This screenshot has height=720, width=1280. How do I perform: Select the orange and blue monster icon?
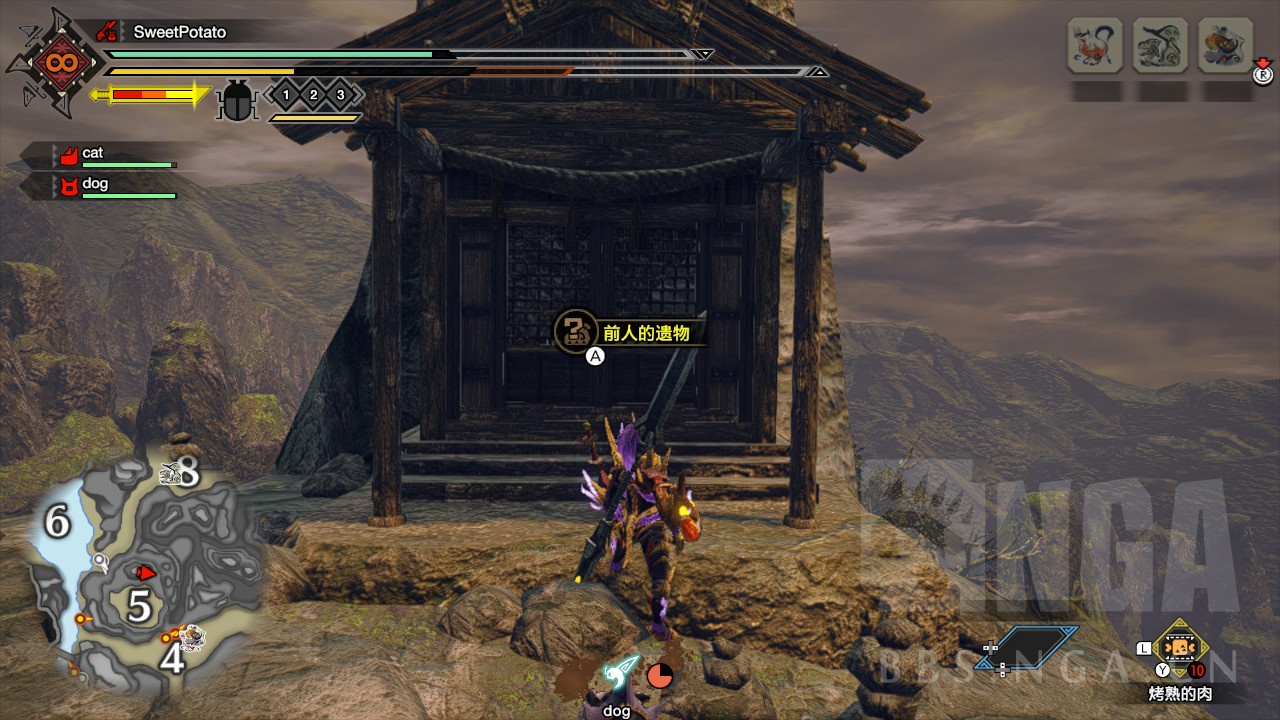pos(1225,45)
